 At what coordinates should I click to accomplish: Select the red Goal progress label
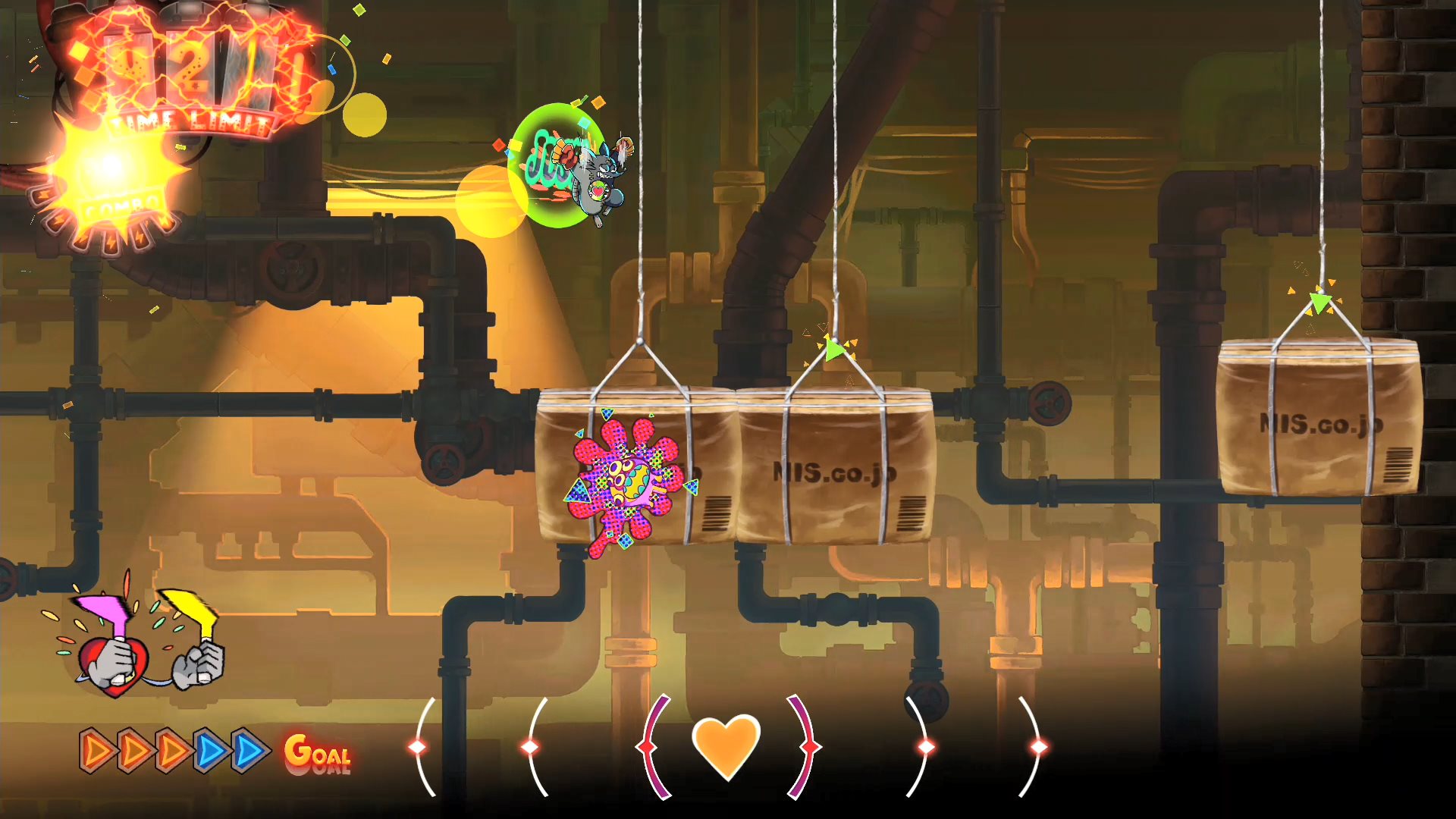coord(318,753)
